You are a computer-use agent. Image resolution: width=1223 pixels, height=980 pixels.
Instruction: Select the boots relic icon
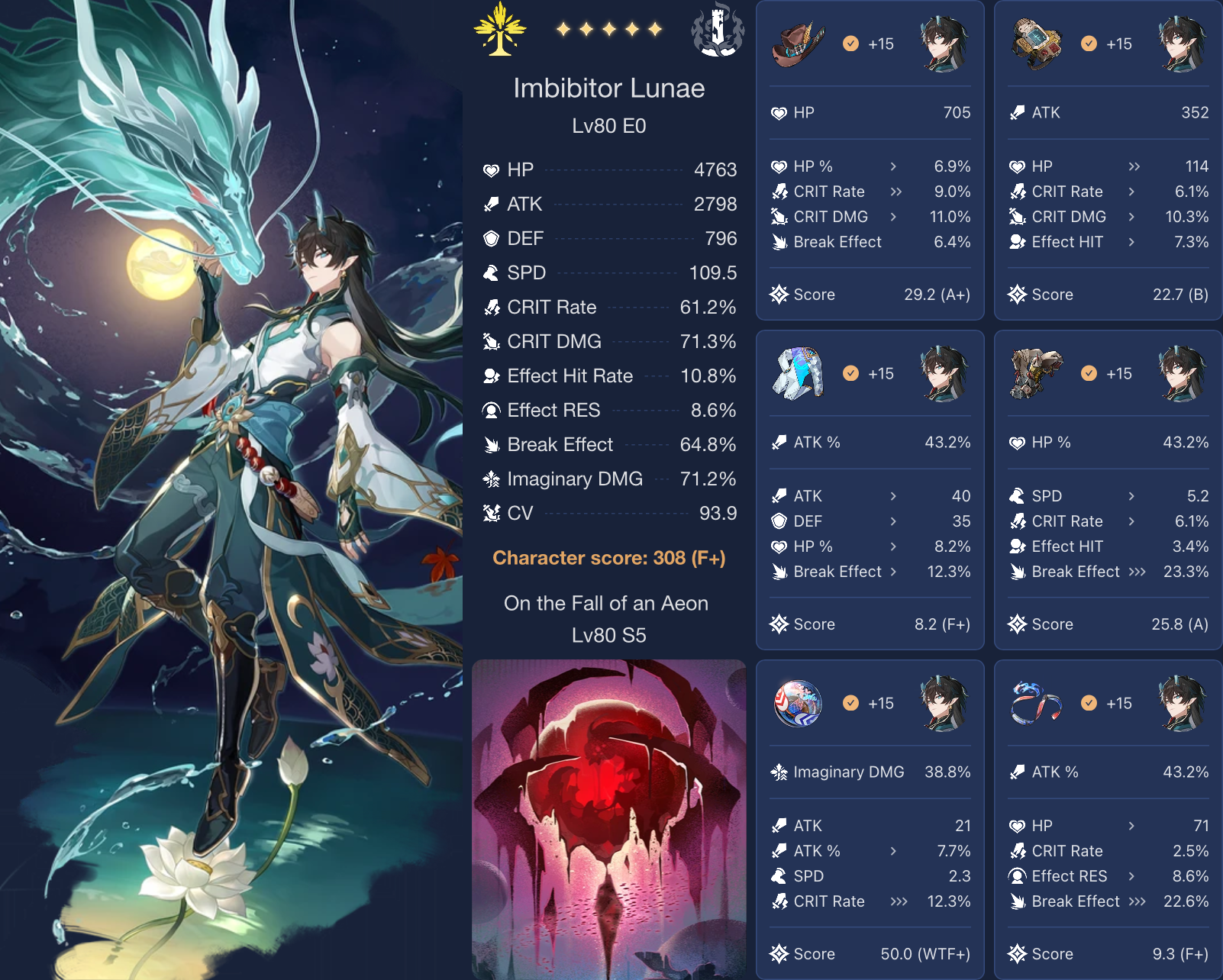(1037, 373)
